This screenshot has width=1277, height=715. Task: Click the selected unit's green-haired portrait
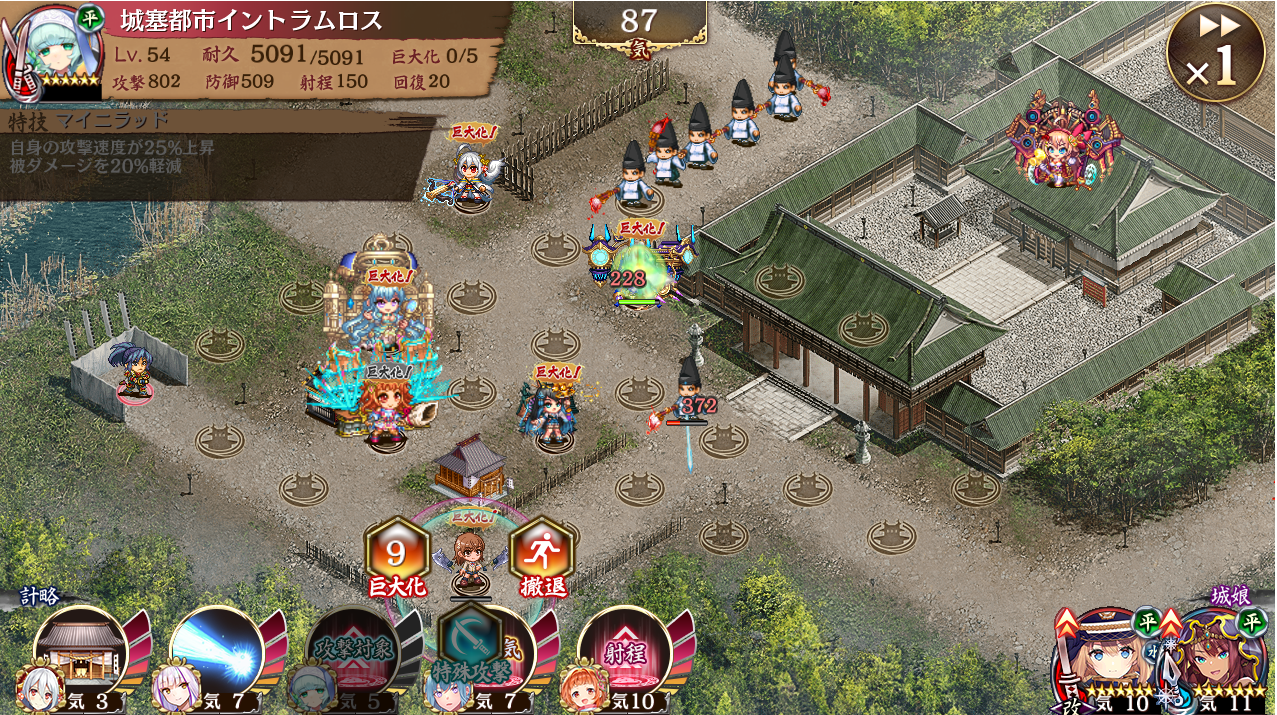point(52,47)
